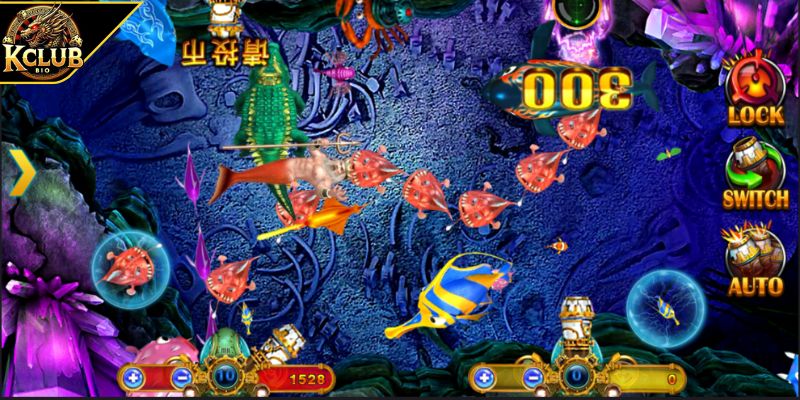Enable AUTO fire mode

tap(755, 259)
